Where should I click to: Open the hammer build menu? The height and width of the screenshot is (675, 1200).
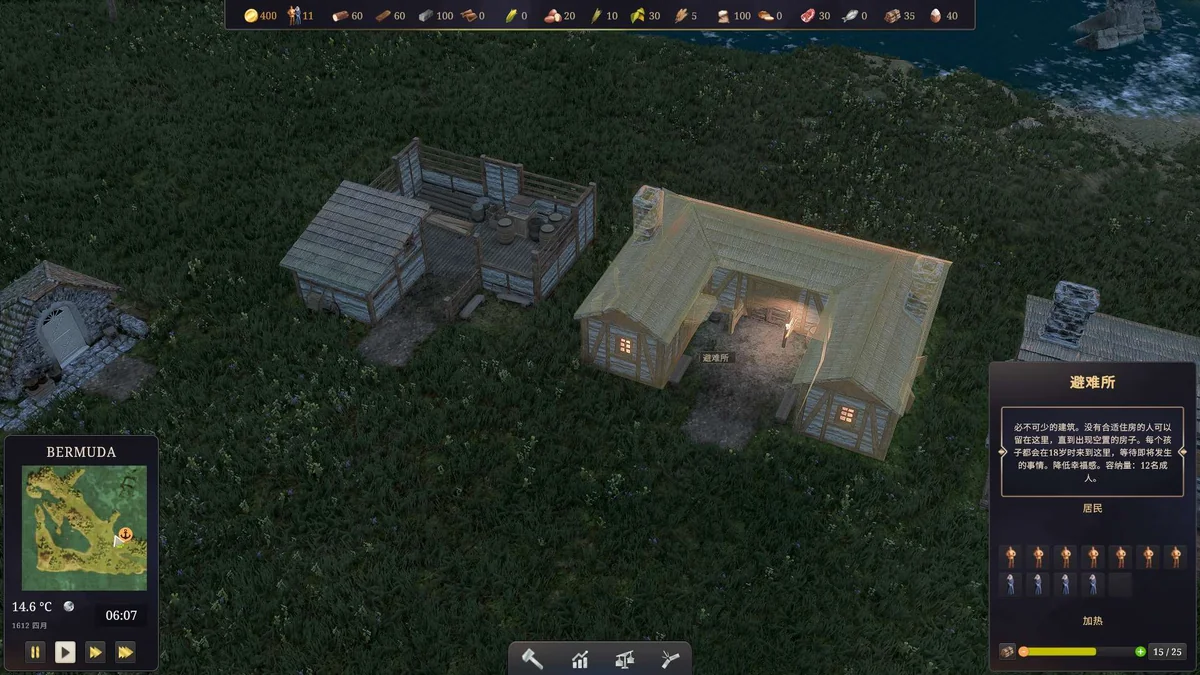533,659
